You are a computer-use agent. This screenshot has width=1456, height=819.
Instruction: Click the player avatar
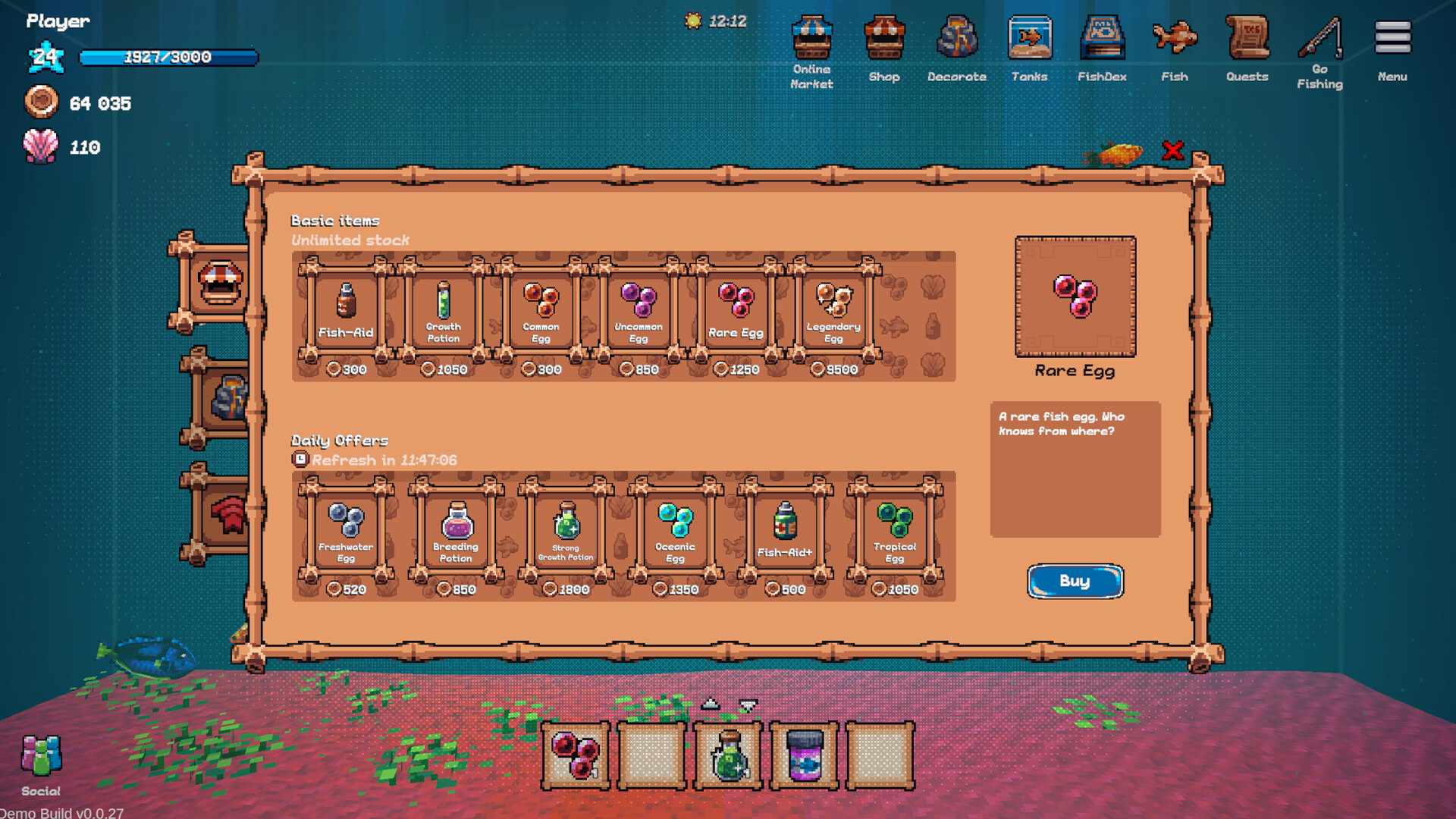[45, 57]
